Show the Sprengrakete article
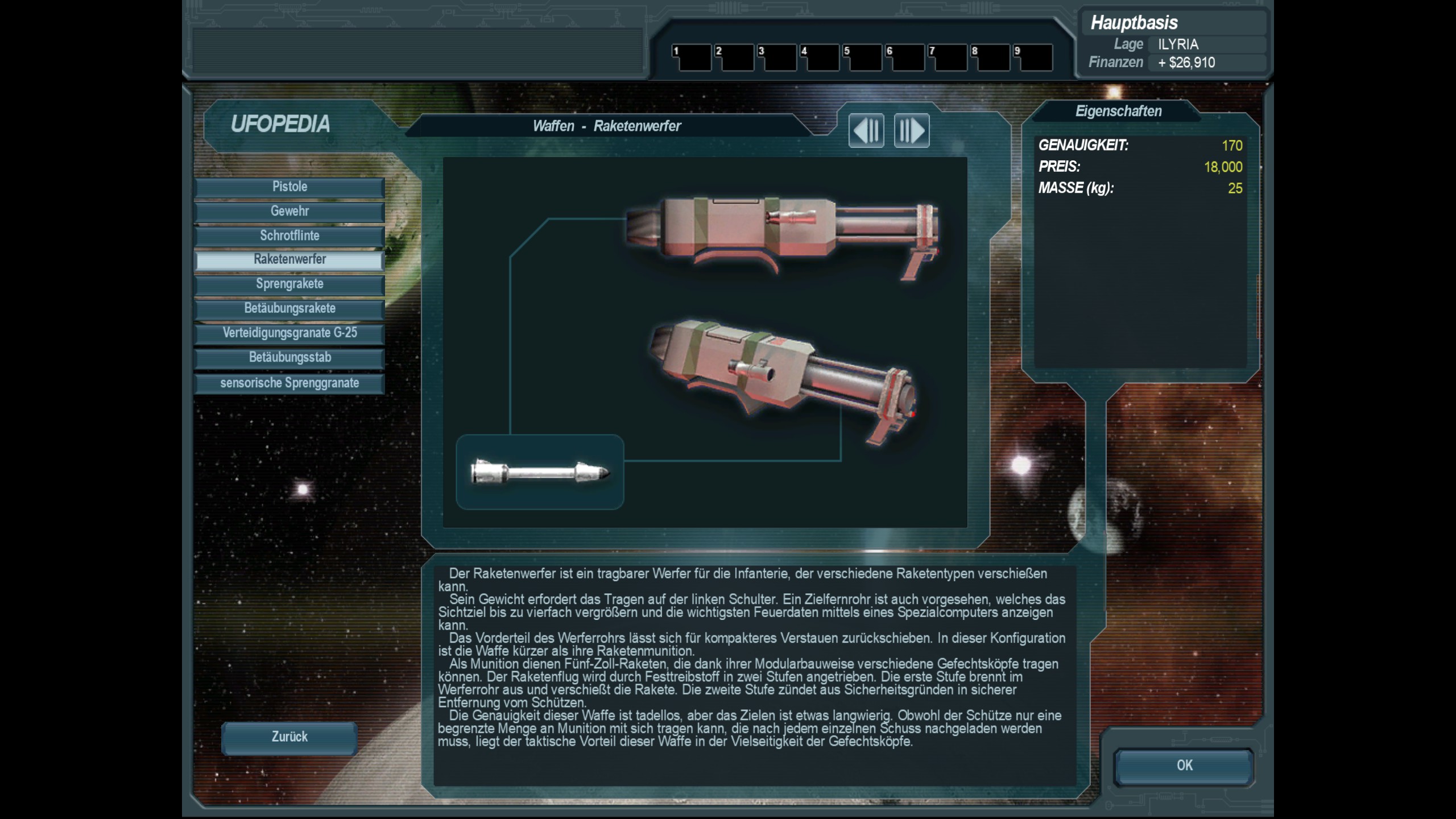 289,284
